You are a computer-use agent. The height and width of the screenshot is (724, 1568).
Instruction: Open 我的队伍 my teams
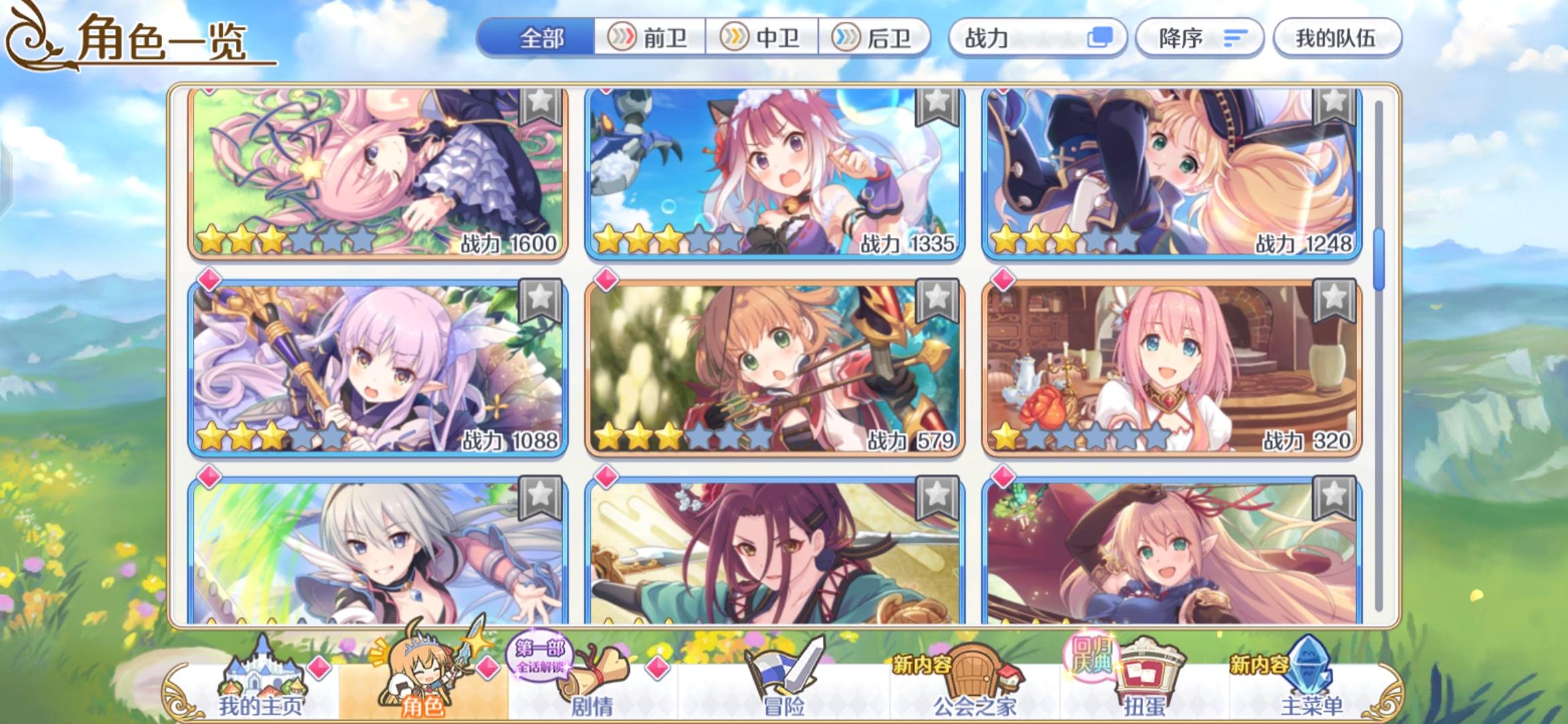tap(1336, 38)
